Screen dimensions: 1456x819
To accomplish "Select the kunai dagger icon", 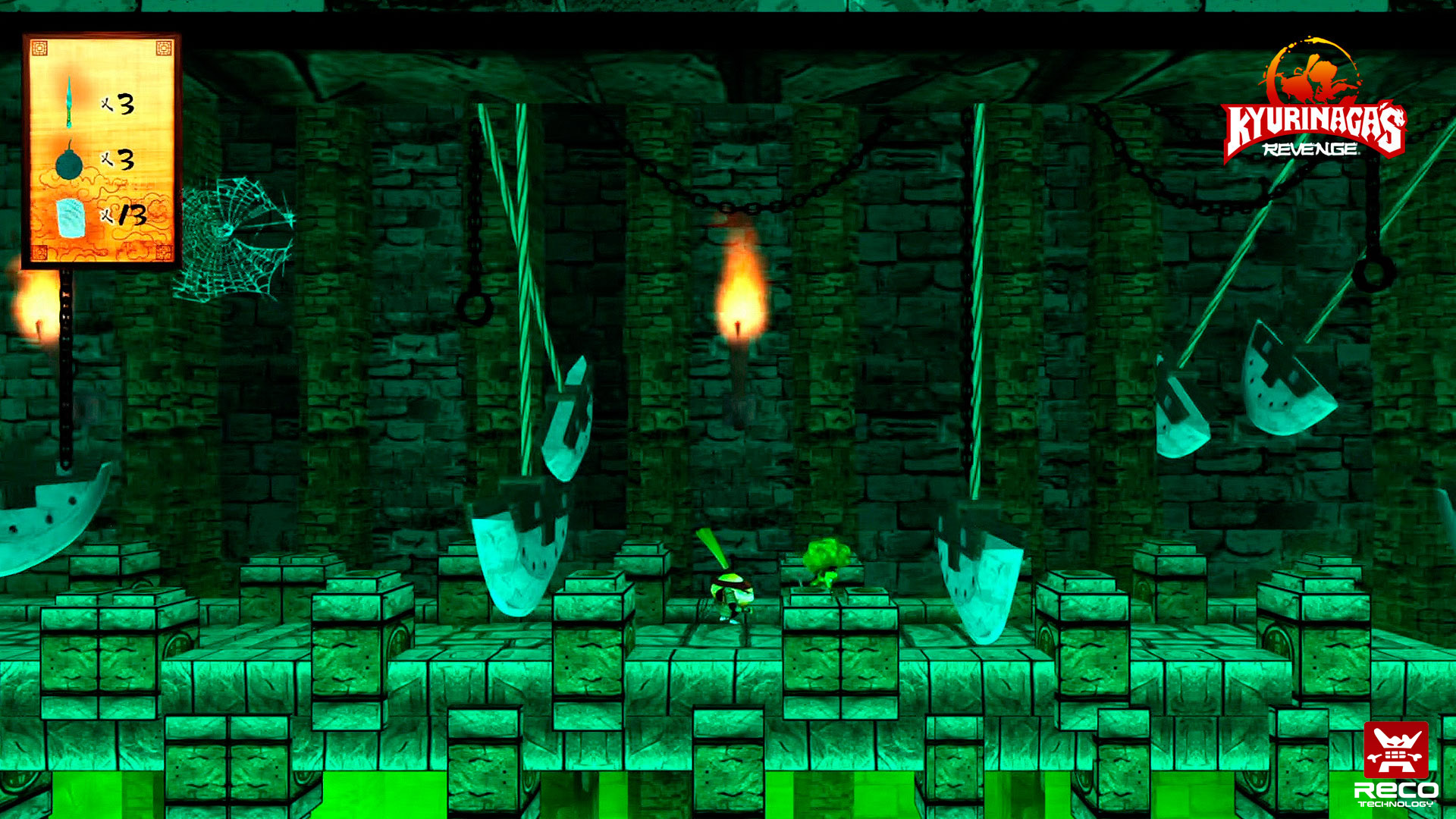I will coord(69,102).
